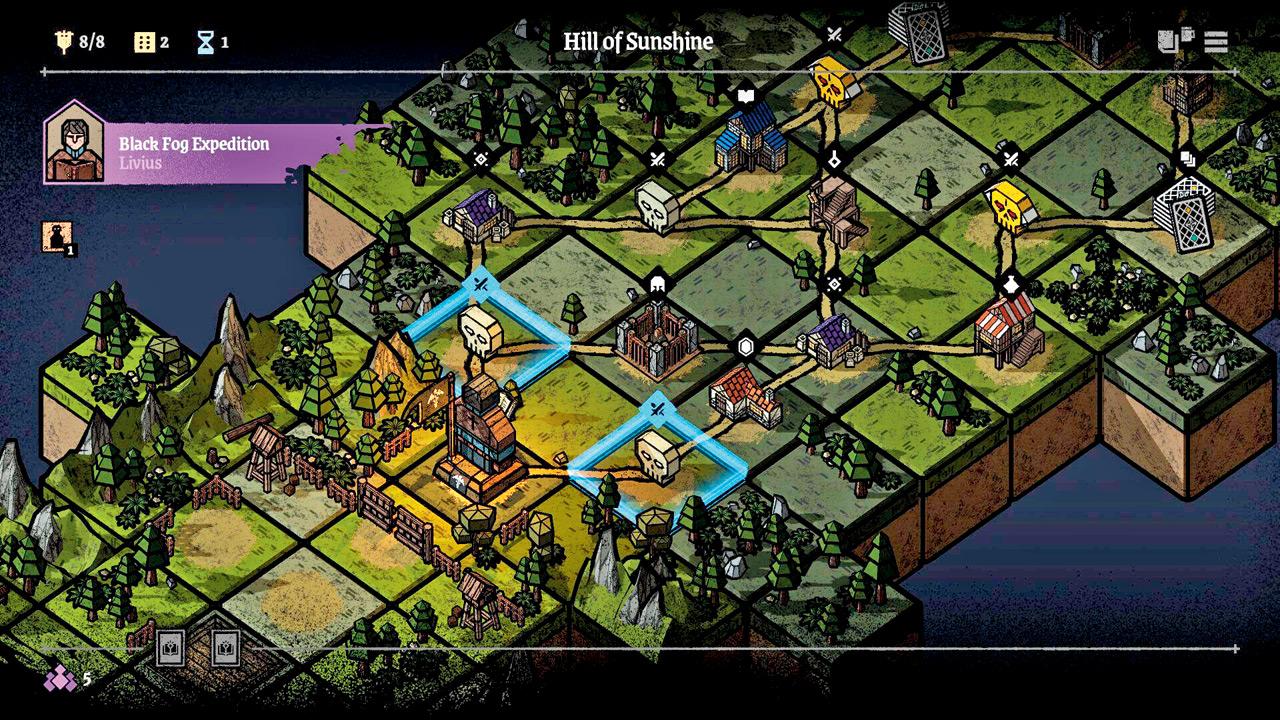The image size is (1280, 720).
Task: Open the card deck viewer icon
Action: tap(1176, 41)
